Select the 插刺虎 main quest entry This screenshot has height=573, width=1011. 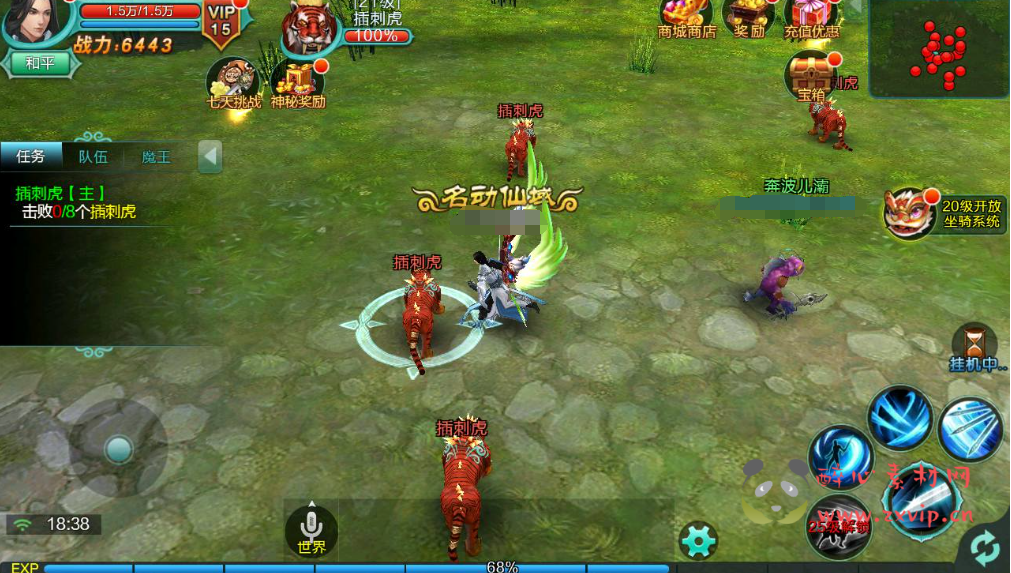75,202
